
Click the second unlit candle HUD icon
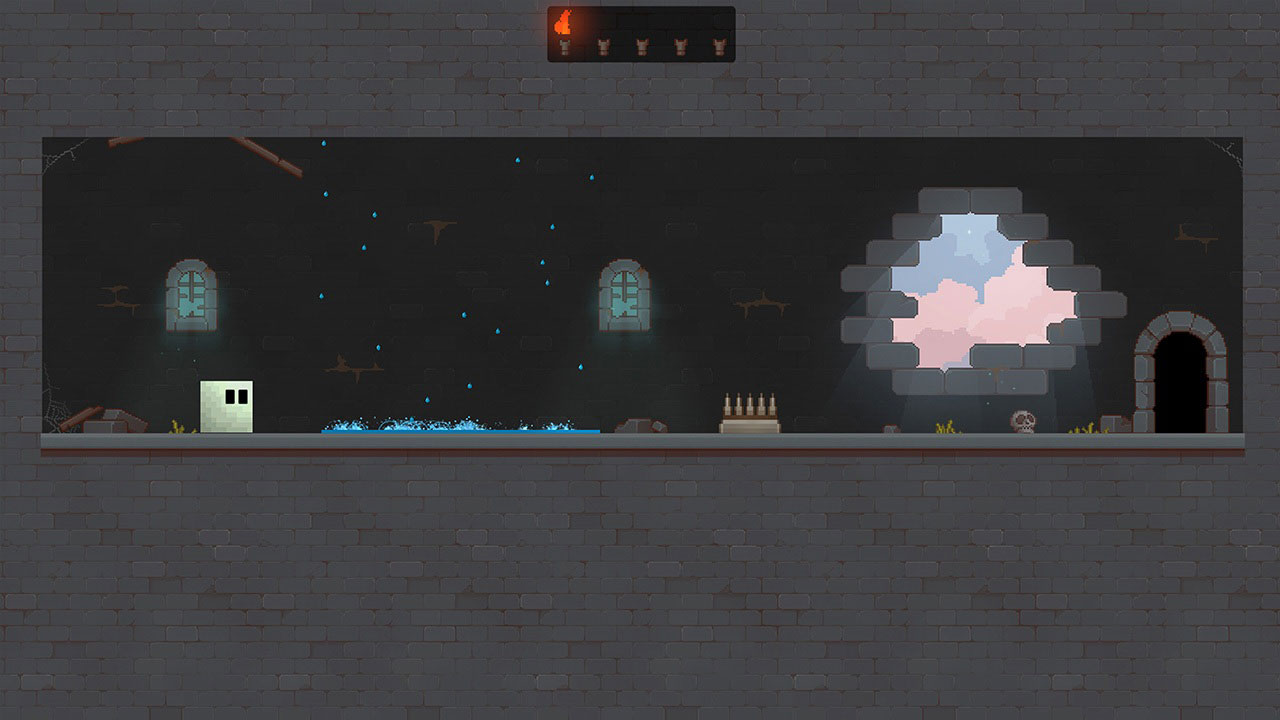[x=604, y=46]
